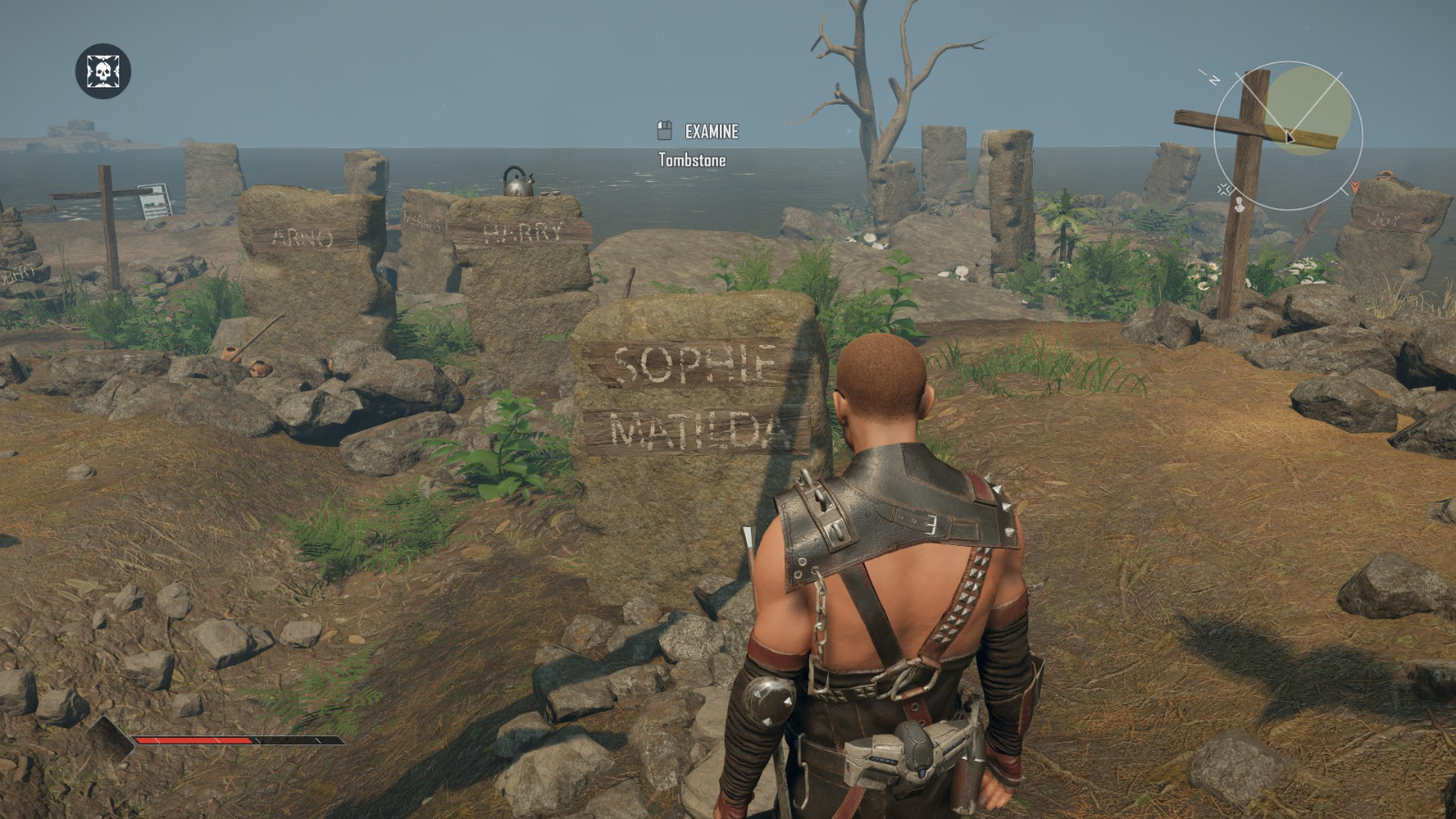Screen dimensions: 1456x819
Task: Click the person silhouette icon on the compass
Action: (x=1239, y=204)
